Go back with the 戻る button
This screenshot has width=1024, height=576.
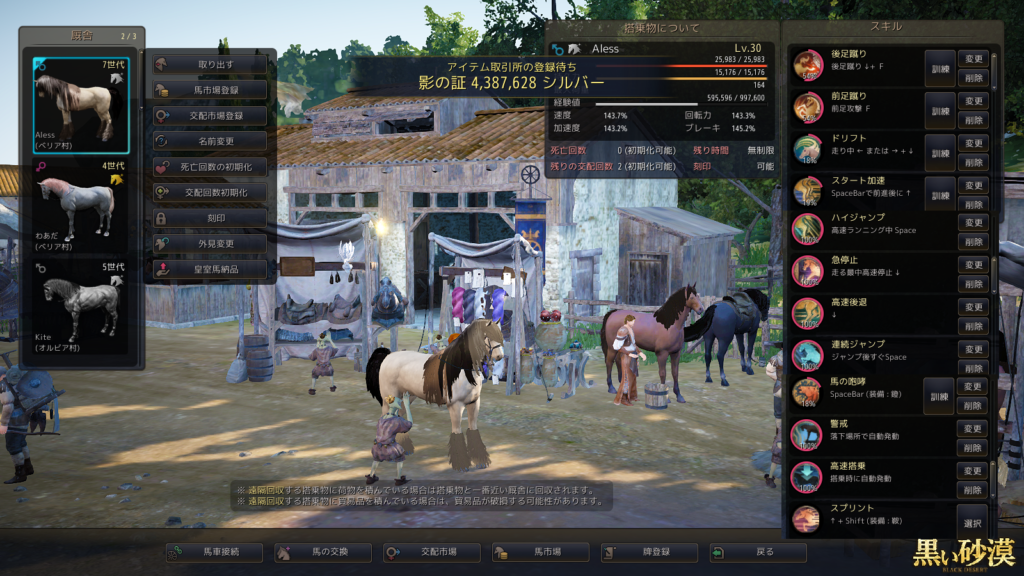[758, 552]
